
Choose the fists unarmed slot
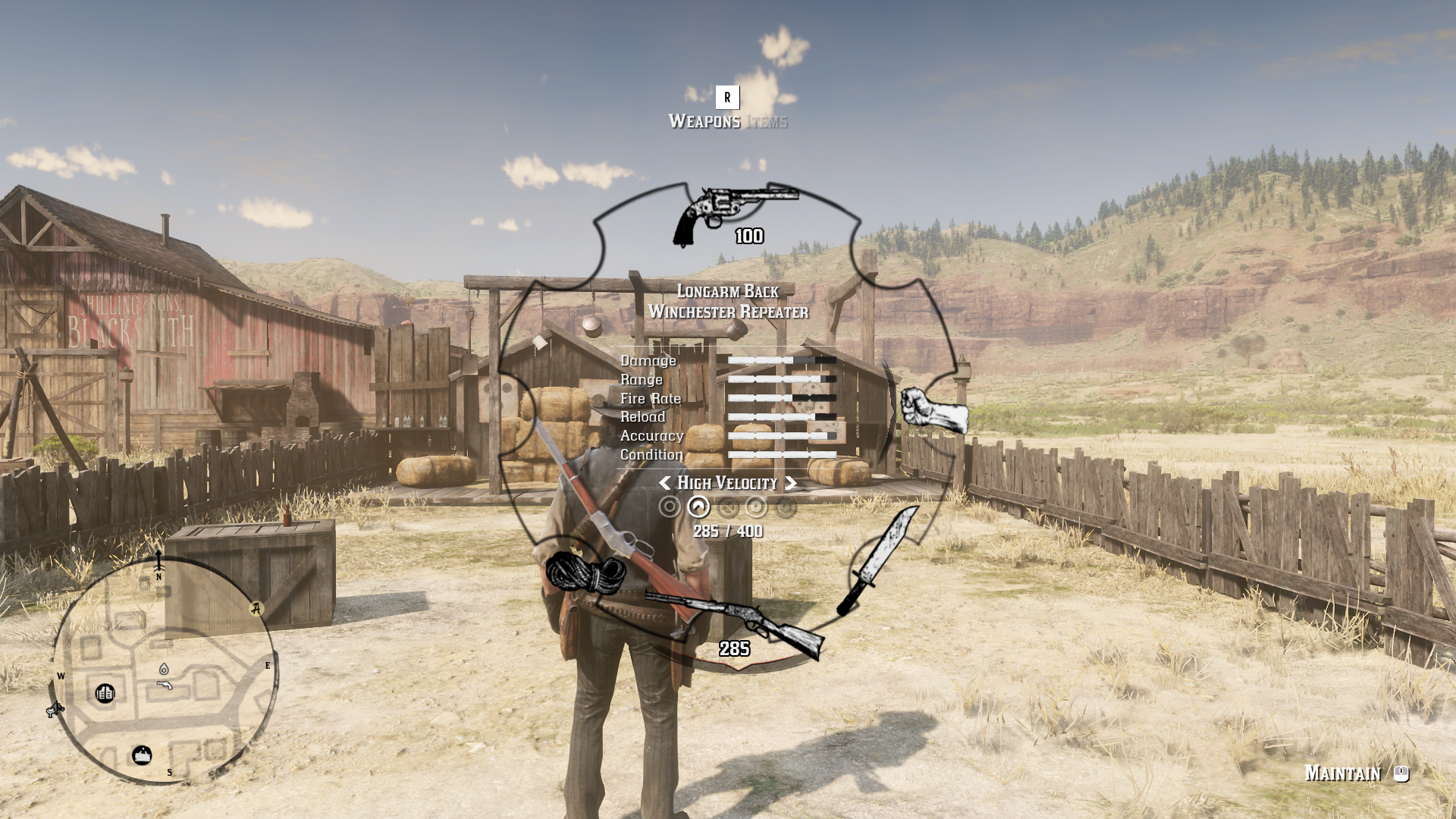[x=934, y=410]
